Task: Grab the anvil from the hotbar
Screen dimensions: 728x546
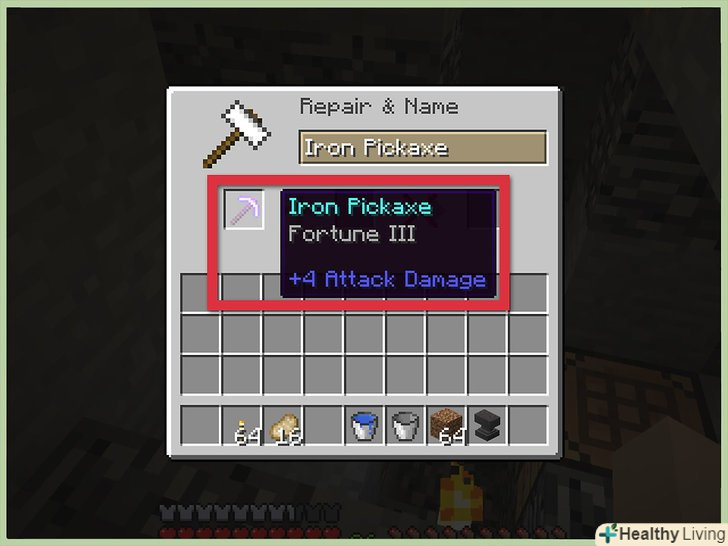Action: click(x=486, y=426)
